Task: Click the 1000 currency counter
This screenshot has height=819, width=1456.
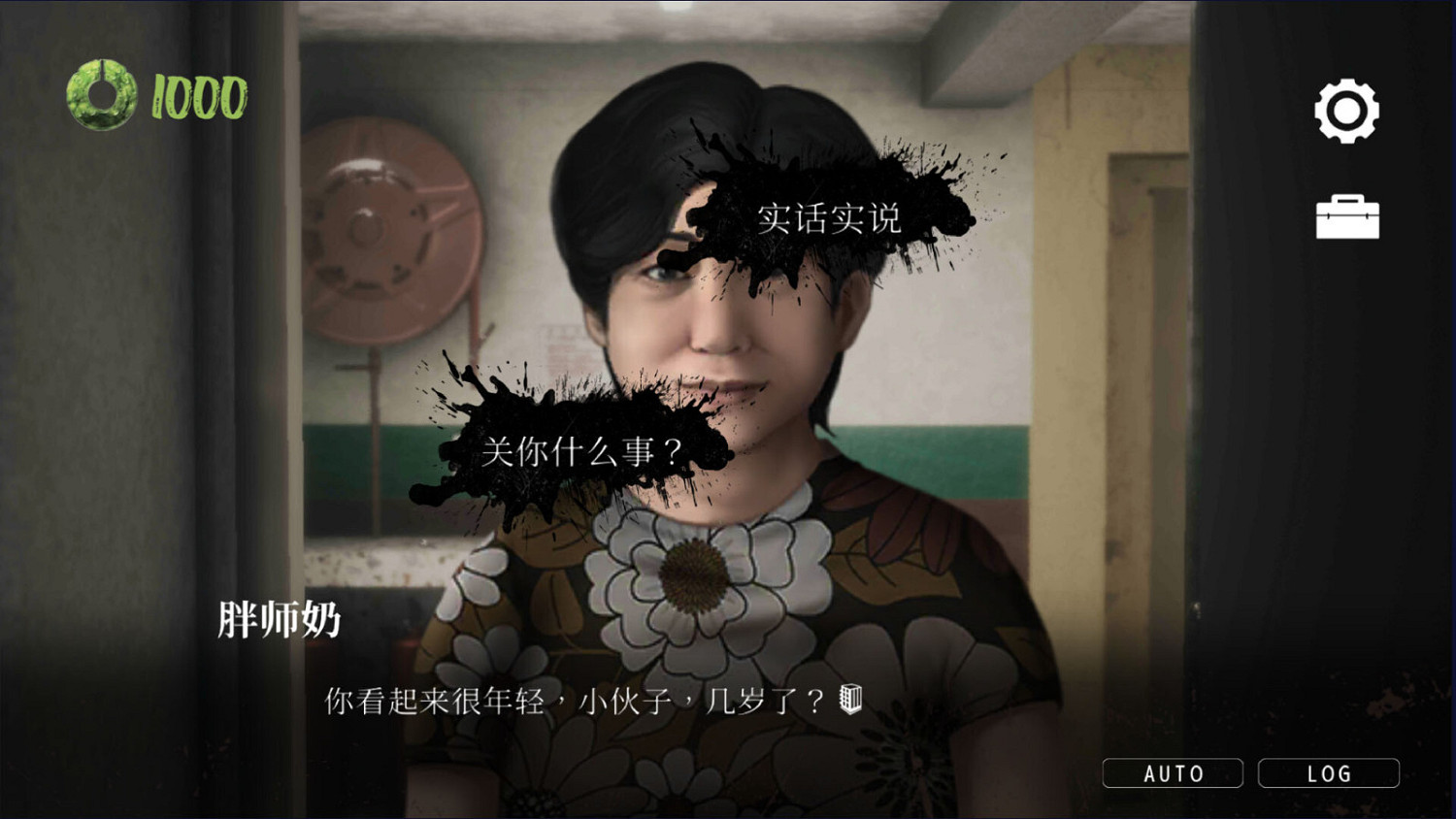Action: (197, 96)
